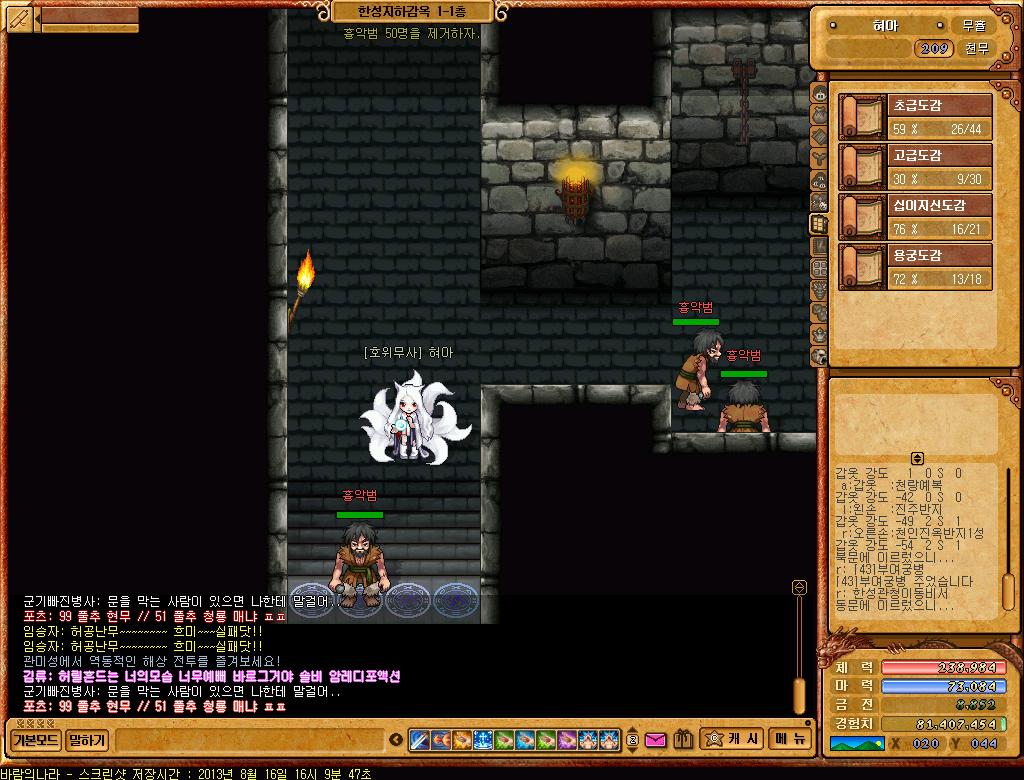Open the bottommost side panel tab
Image resolution: width=1024 pixels, height=780 pixels.
point(819,356)
